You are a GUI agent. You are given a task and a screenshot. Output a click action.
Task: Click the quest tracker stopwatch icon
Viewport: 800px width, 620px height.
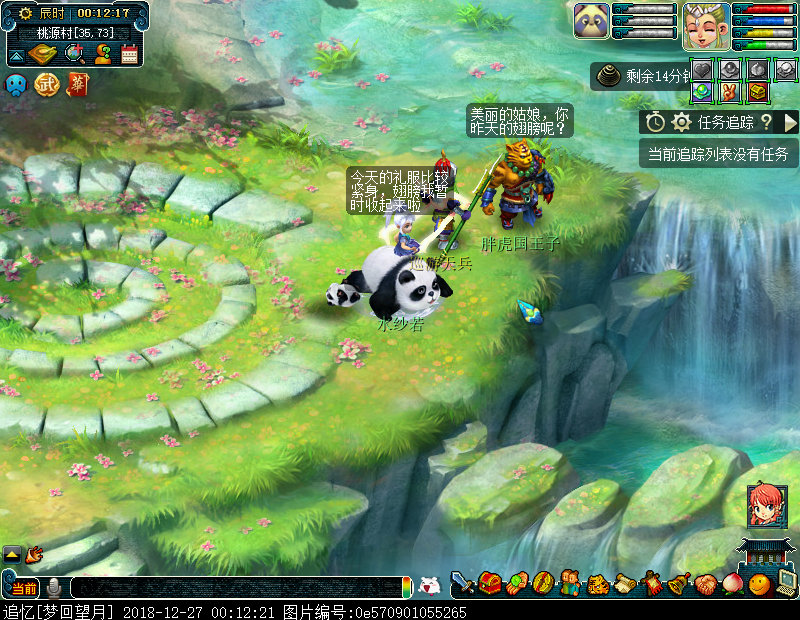pos(655,122)
